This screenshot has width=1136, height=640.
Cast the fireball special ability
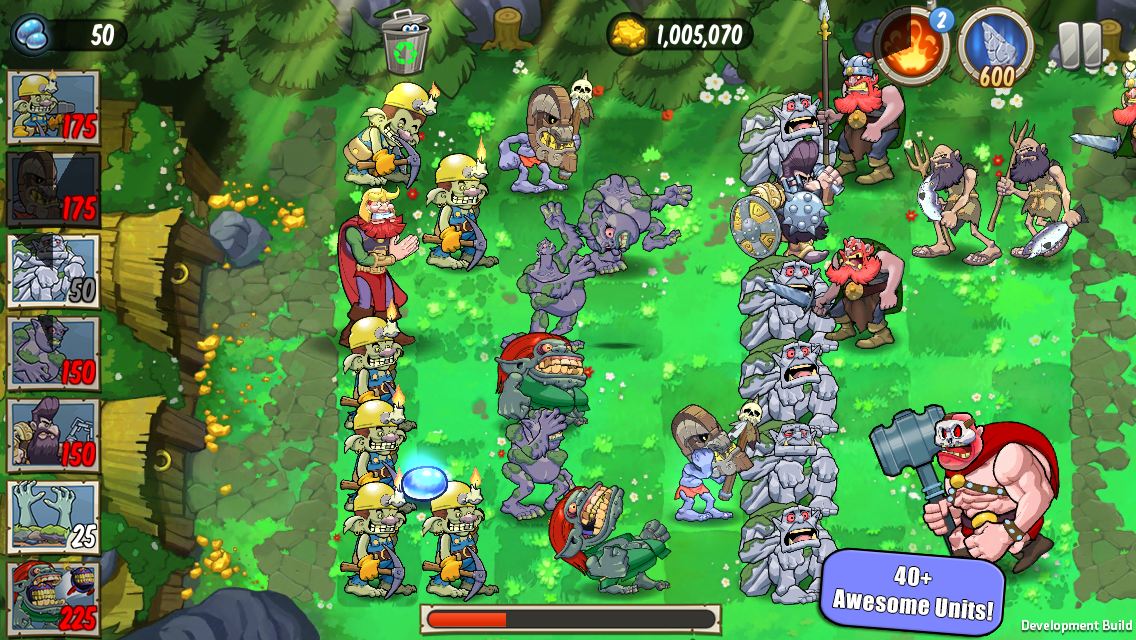click(x=912, y=44)
